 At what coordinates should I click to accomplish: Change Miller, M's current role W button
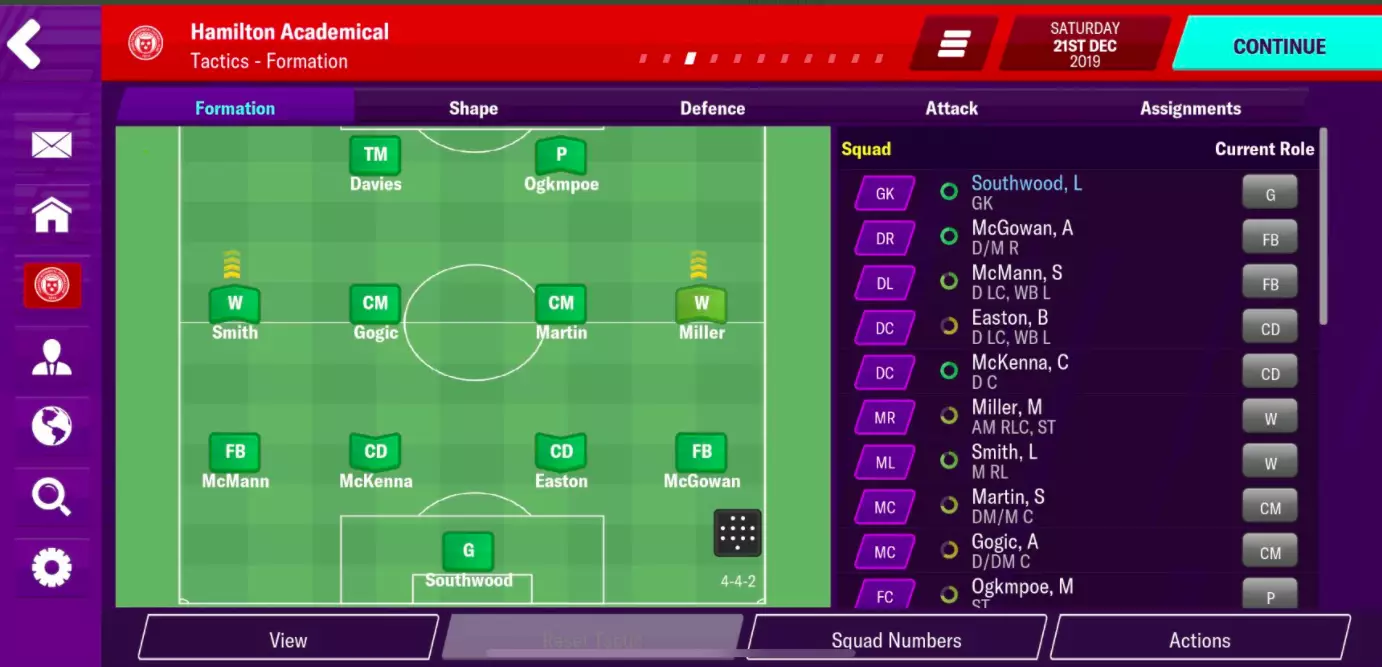tap(1270, 419)
